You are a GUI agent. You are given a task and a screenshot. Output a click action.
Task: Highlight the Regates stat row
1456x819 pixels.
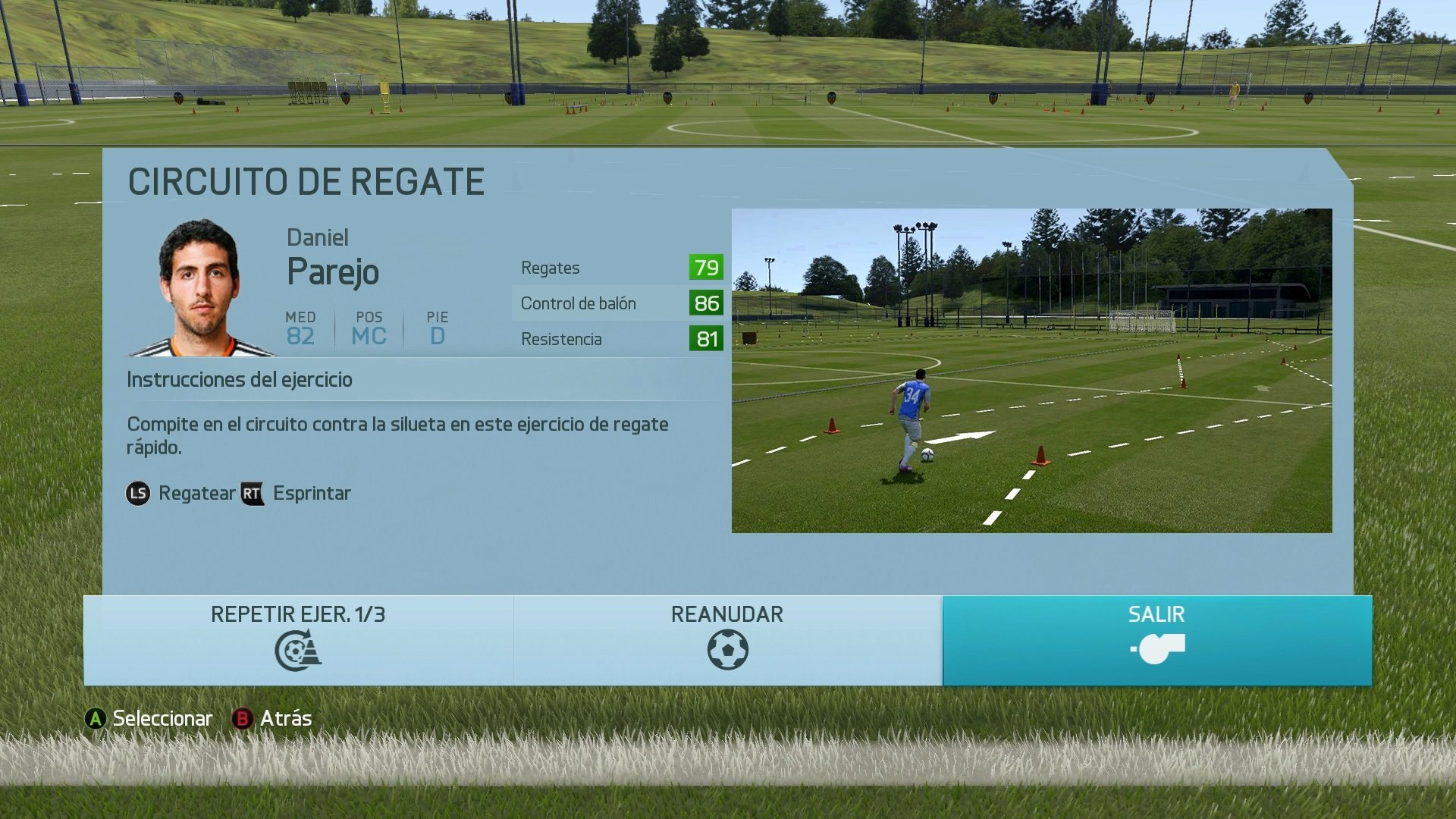(x=614, y=267)
